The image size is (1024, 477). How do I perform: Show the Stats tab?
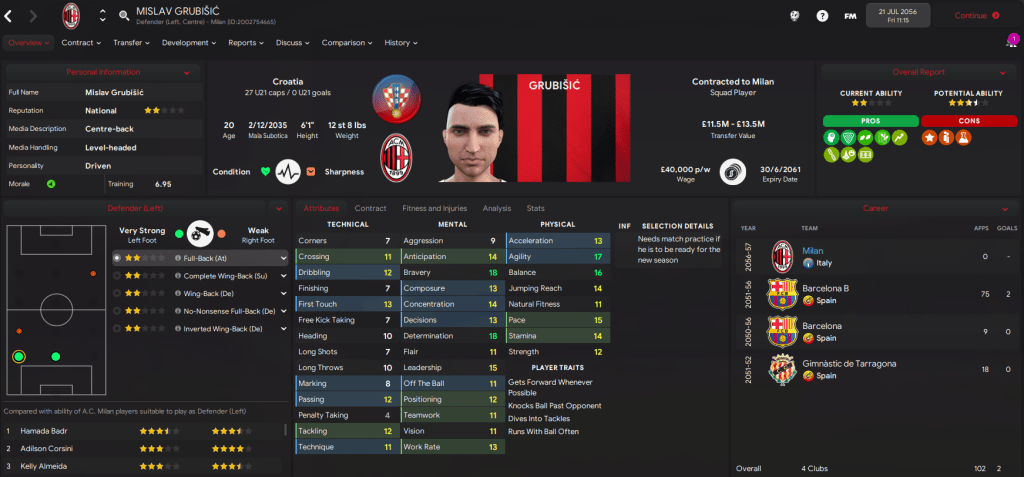point(536,208)
